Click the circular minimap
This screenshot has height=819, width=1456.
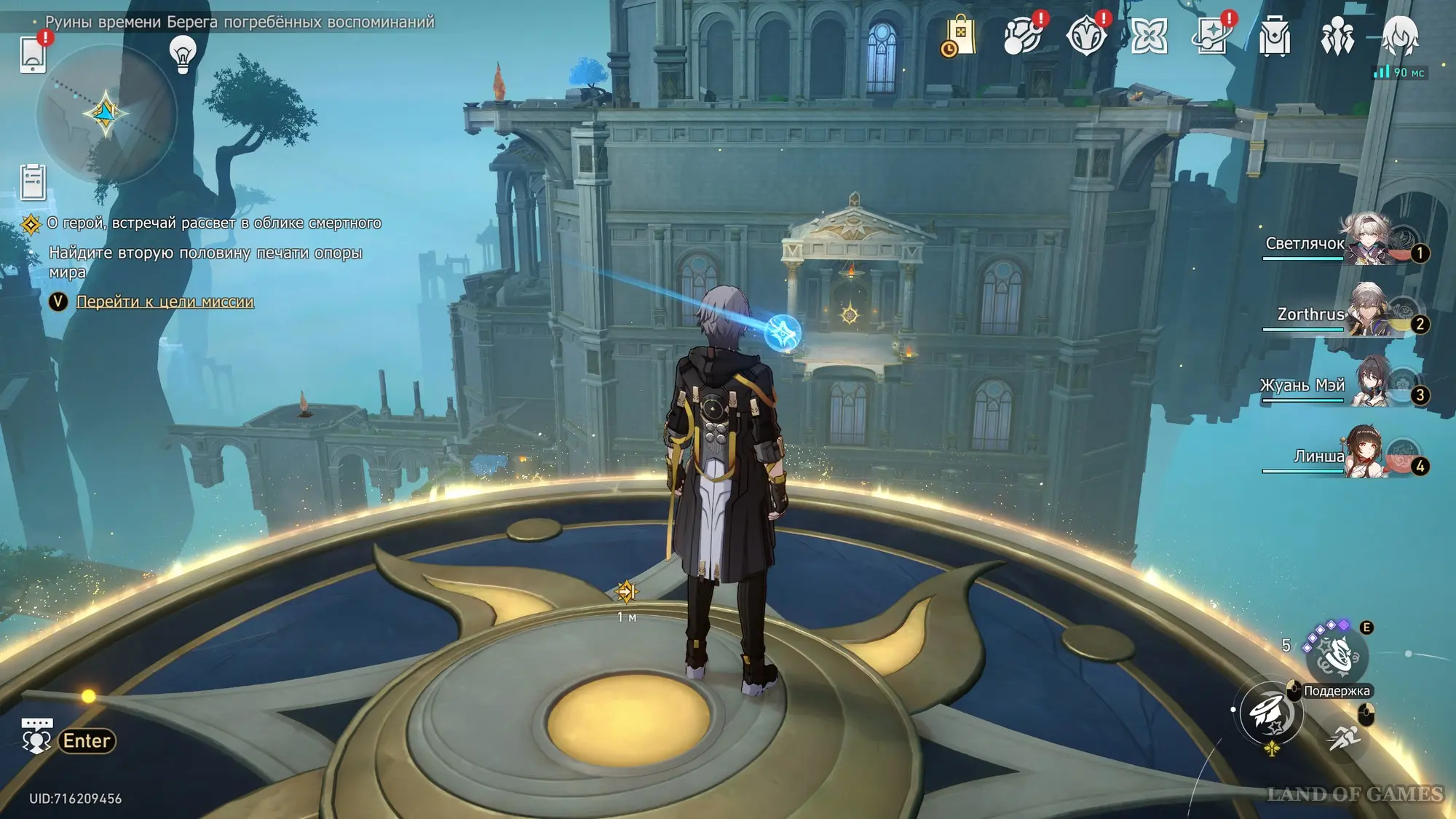click(x=106, y=114)
